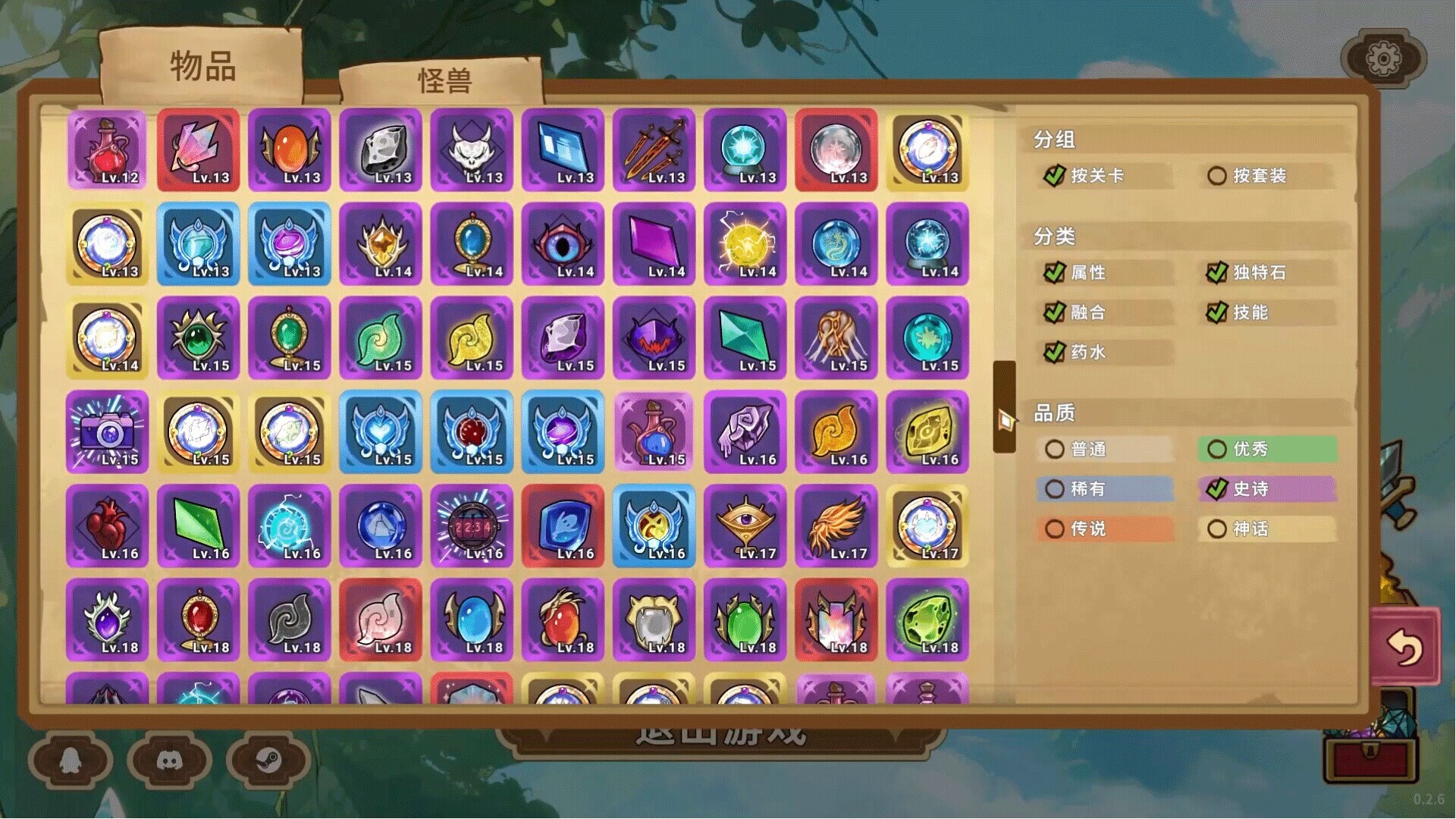Uncheck the 属性 category filter

1053,273
